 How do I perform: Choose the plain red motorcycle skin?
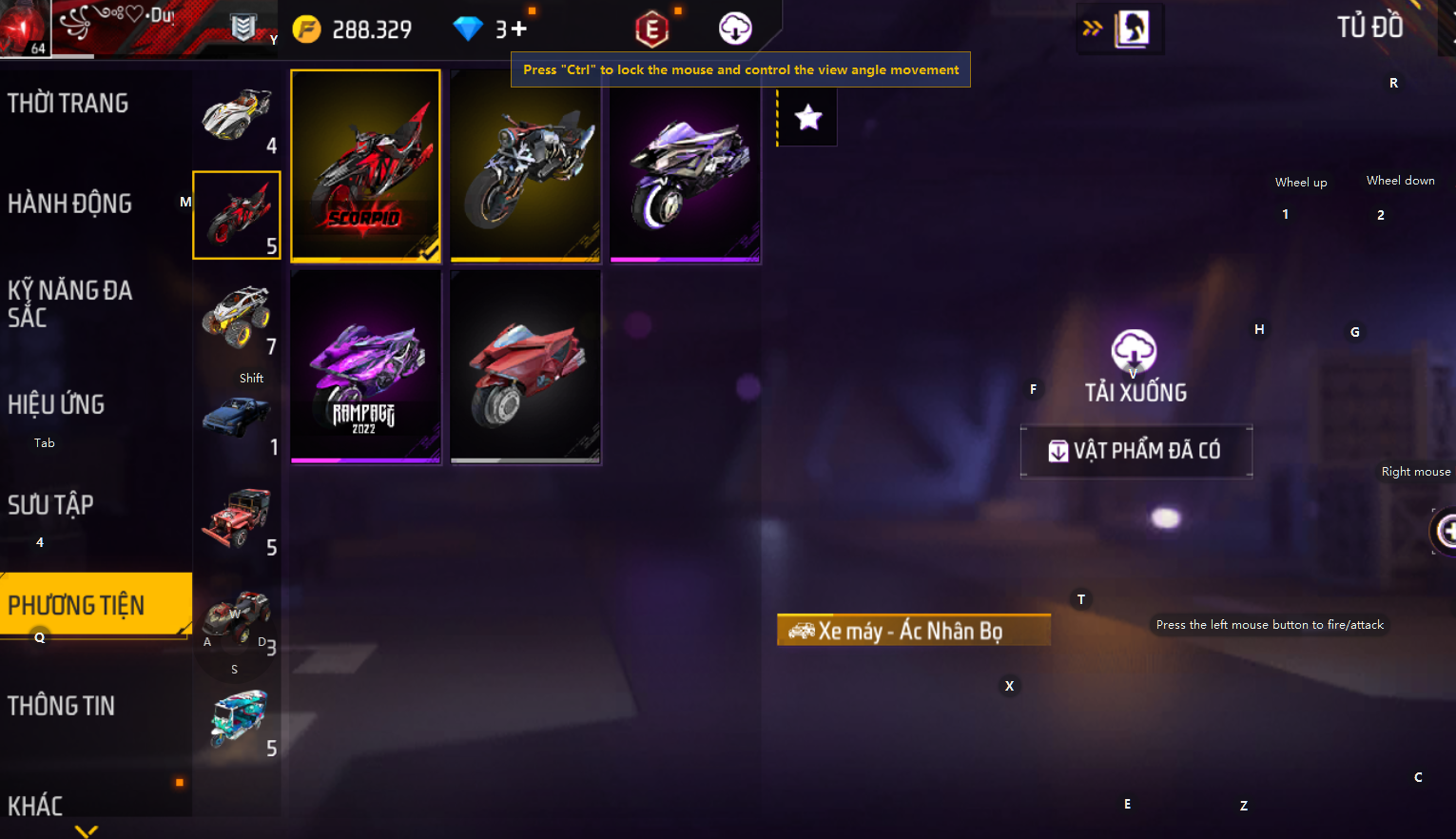click(x=525, y=367)
